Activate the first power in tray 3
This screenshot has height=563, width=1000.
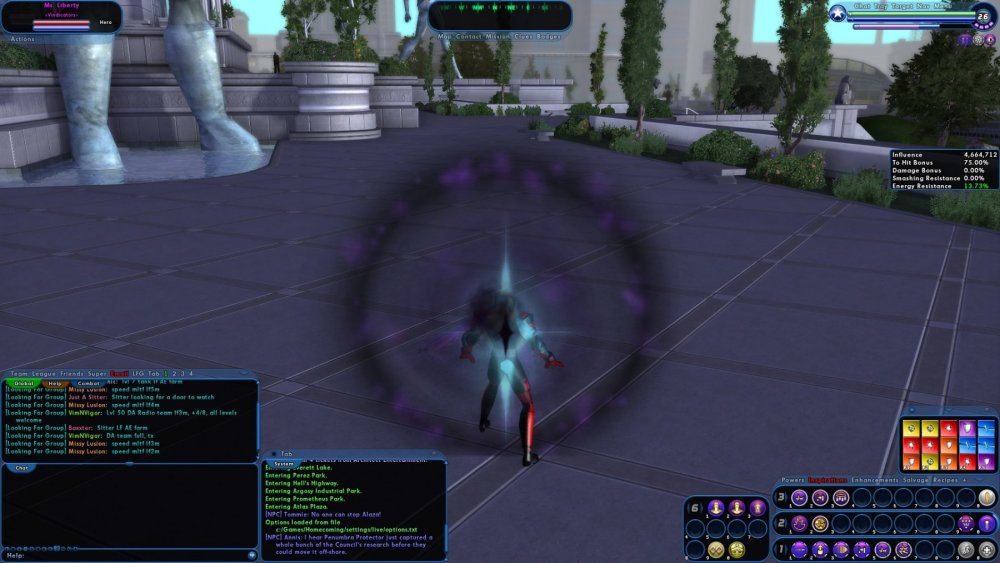(799, 498)
